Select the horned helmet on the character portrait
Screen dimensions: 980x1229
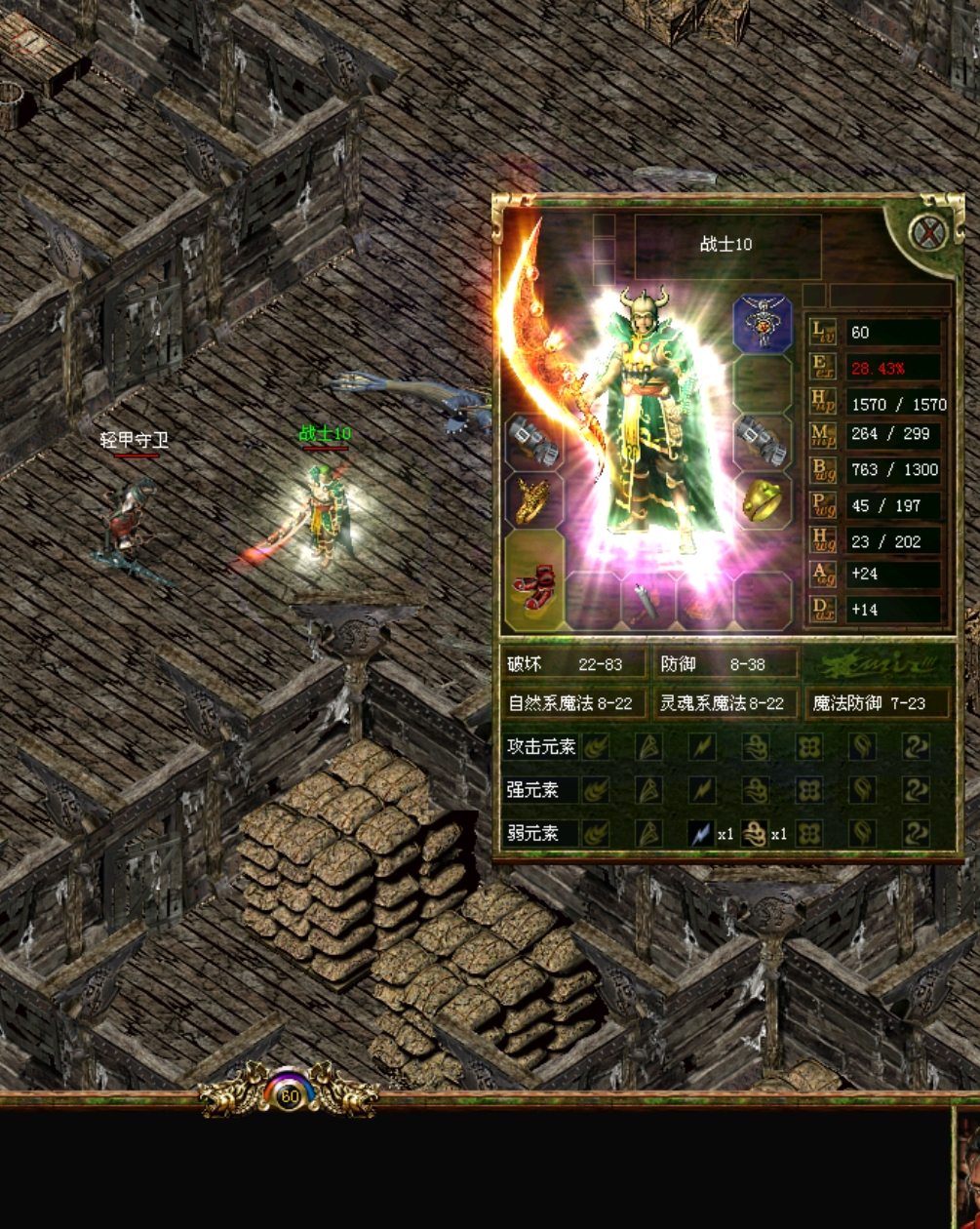click(x=647, y=309)
